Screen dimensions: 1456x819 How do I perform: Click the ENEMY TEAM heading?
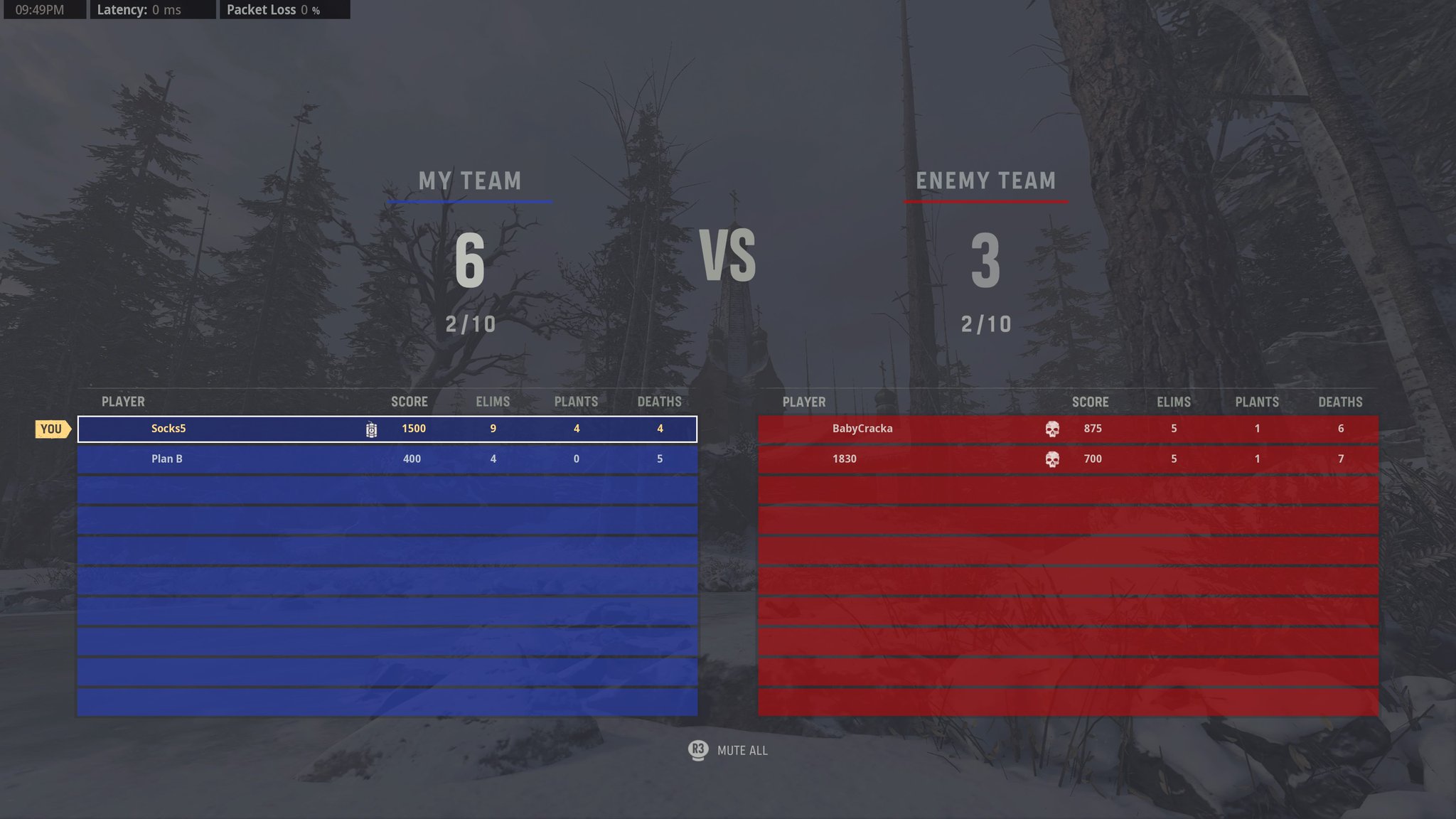click(985, 181)
